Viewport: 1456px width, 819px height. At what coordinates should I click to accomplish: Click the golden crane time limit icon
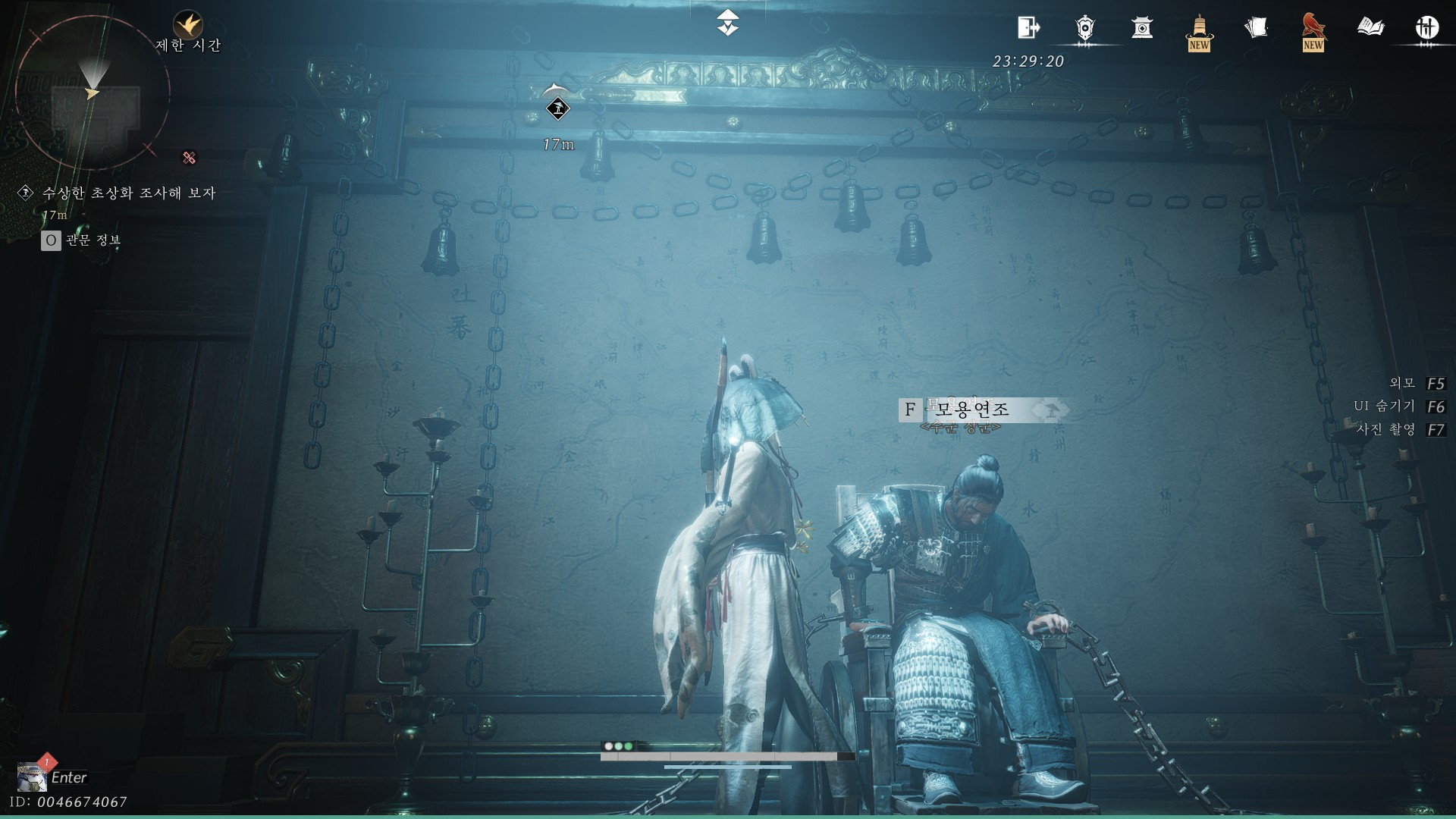click(187, 25)
